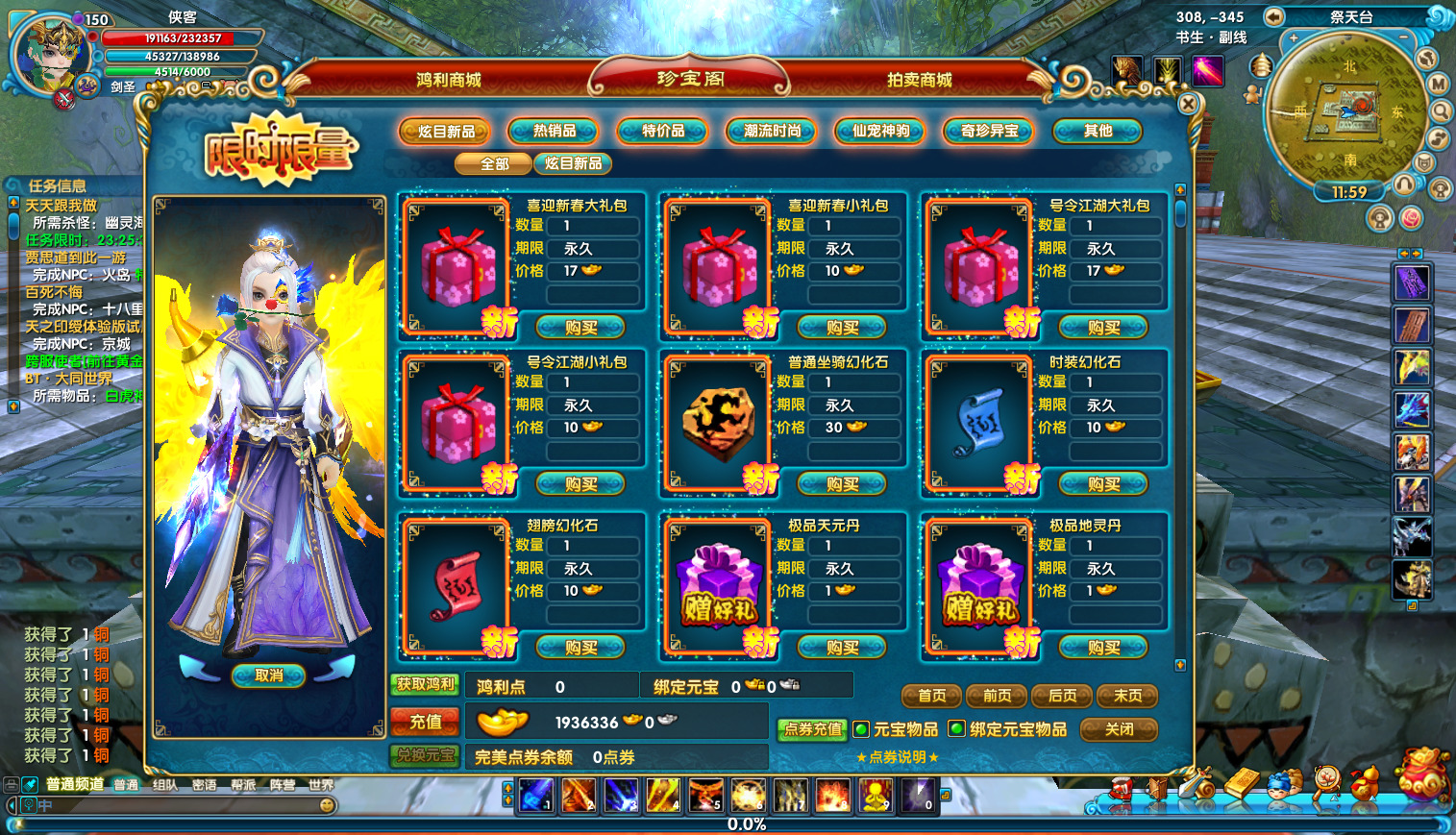Open the 其他 category
The width and height of the screenshot is (1456, 835).
tap(1098, 131)
